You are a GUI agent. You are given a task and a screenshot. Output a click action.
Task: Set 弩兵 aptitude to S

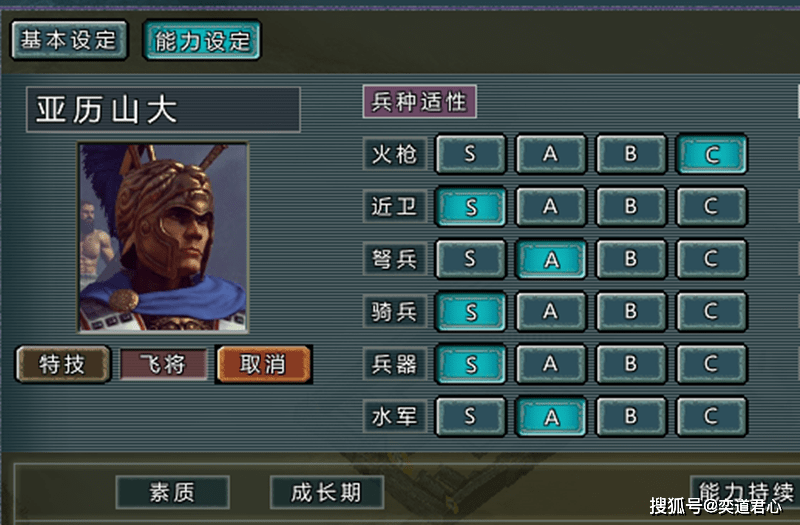[470, 259]
